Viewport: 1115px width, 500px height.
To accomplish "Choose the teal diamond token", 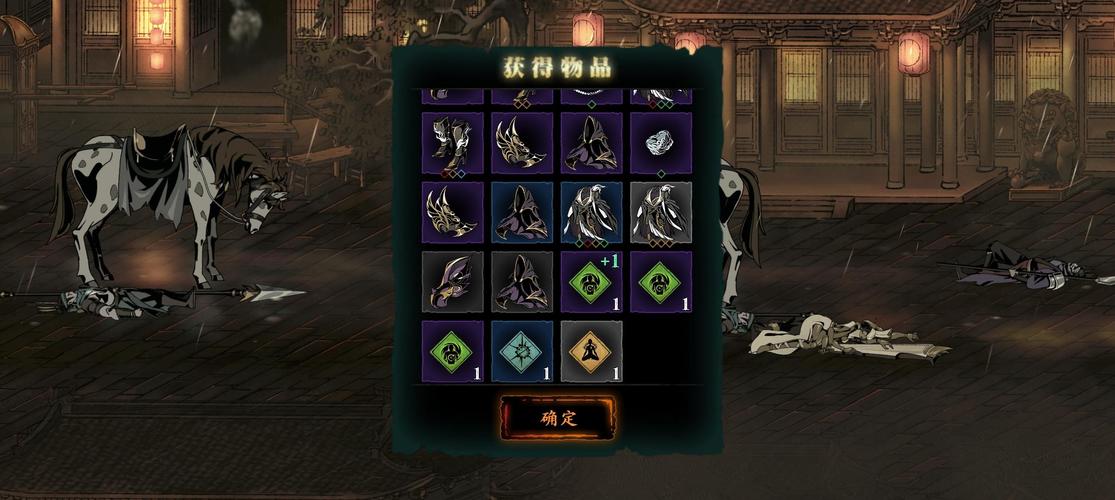I will tap(522, 352).
